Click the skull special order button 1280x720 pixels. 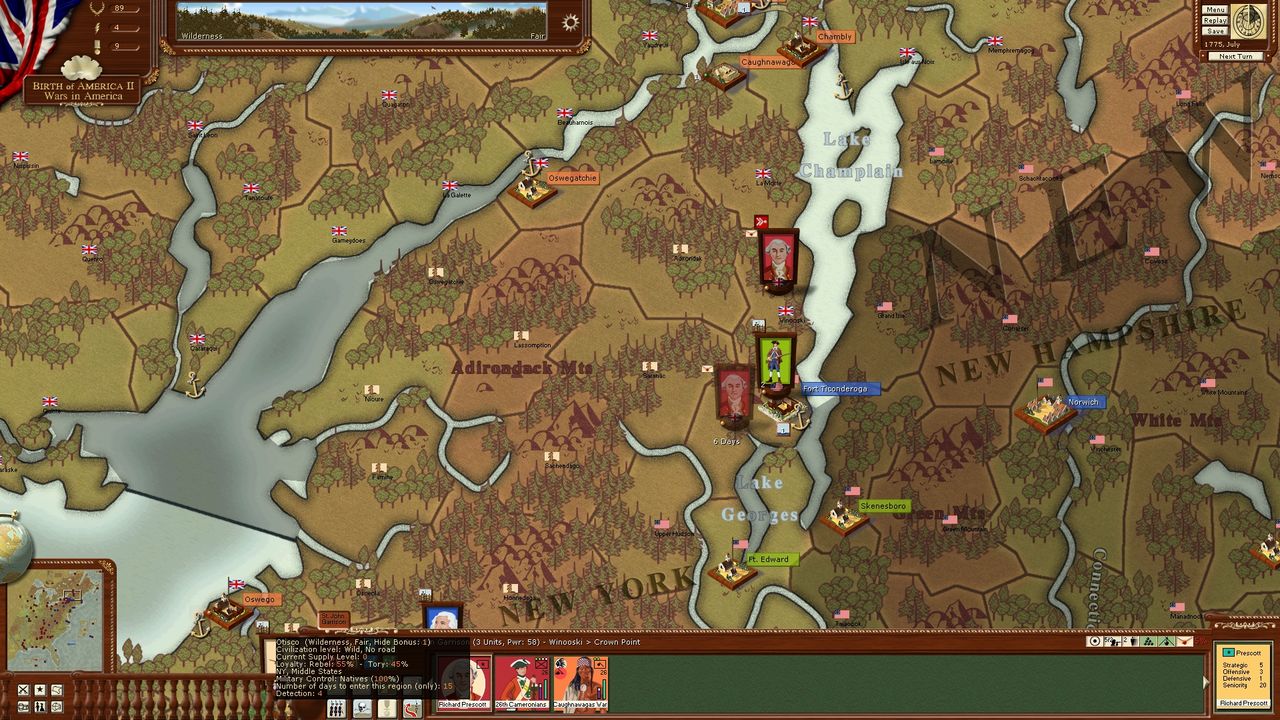[361, 708]
